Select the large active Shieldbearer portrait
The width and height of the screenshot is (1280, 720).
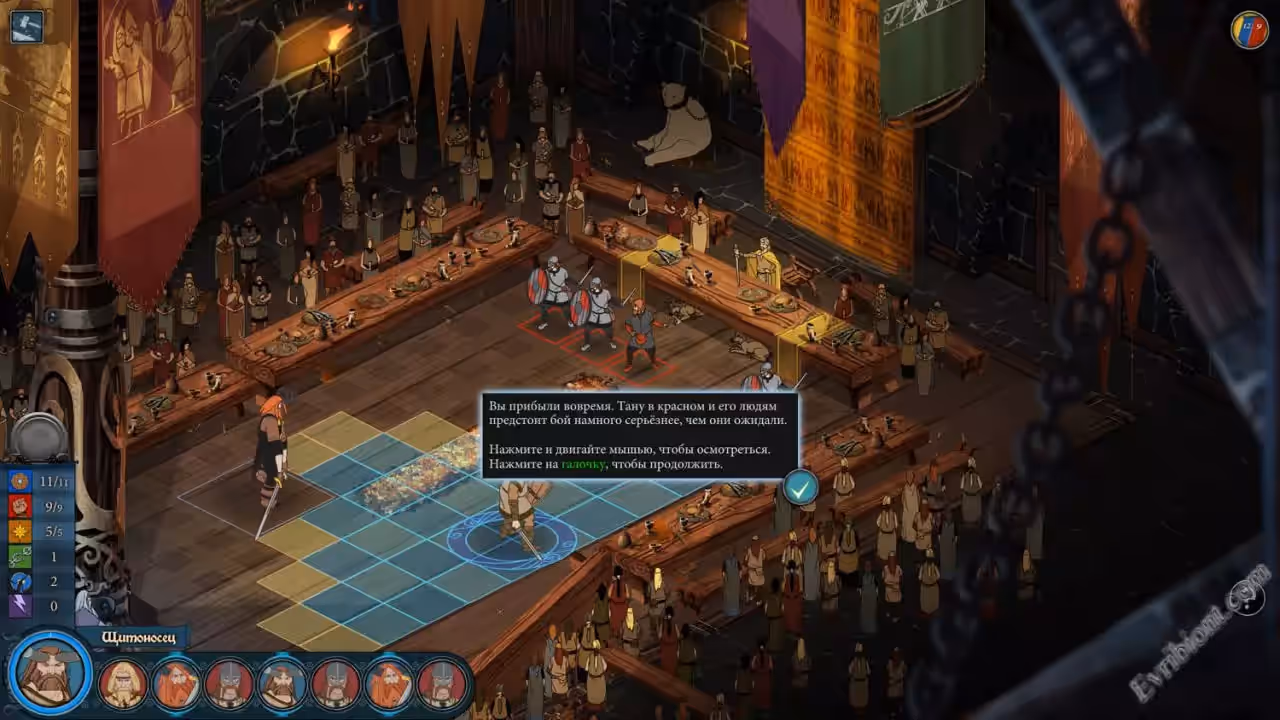coord(50,671)
